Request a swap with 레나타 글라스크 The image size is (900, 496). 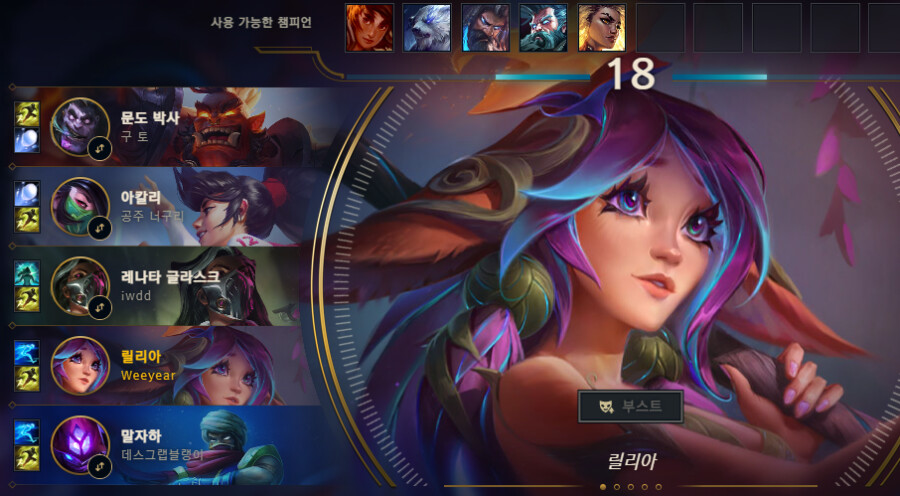click(100, 307)
